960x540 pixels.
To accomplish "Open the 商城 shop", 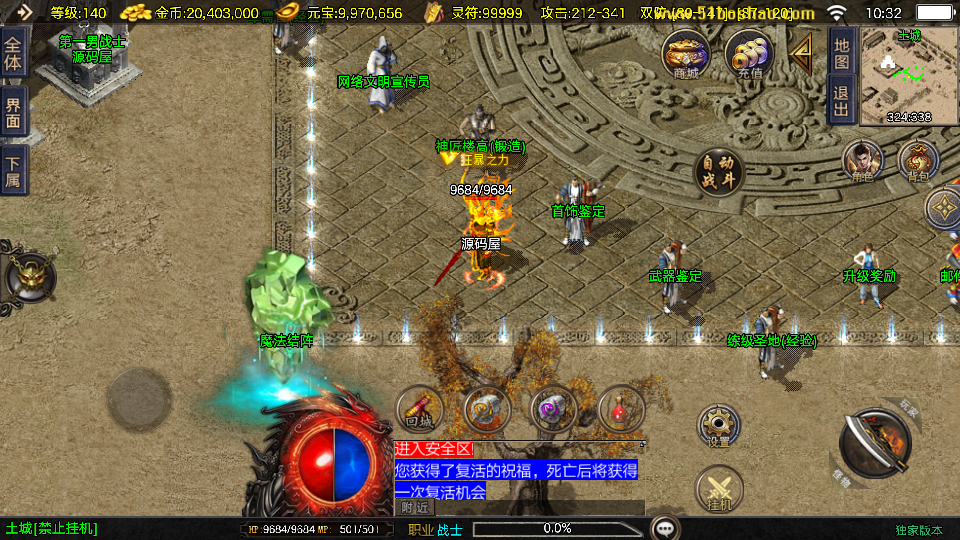I will tap(686, 54).
